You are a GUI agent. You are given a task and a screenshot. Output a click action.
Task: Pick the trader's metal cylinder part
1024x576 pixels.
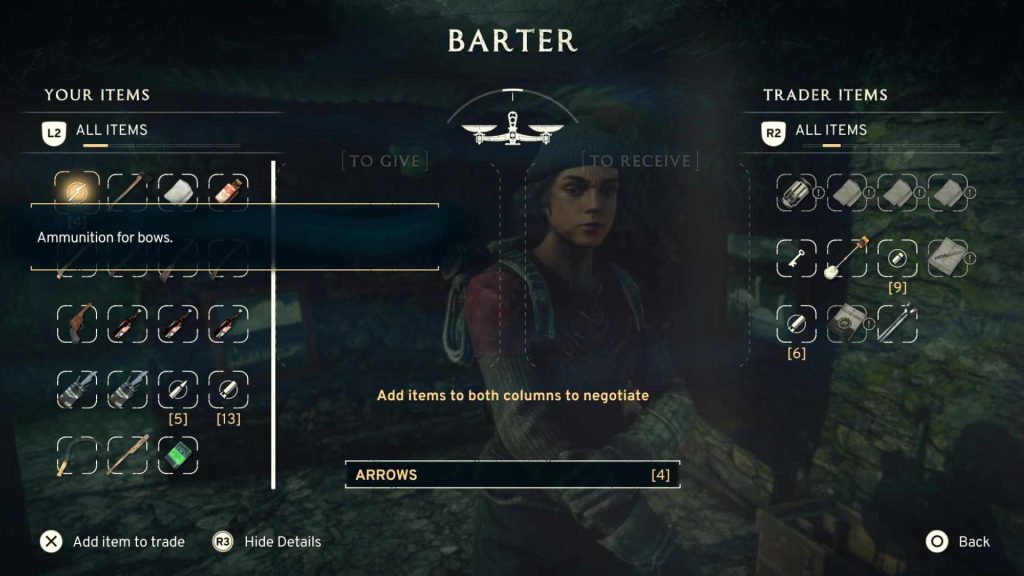tap(796, 192)
